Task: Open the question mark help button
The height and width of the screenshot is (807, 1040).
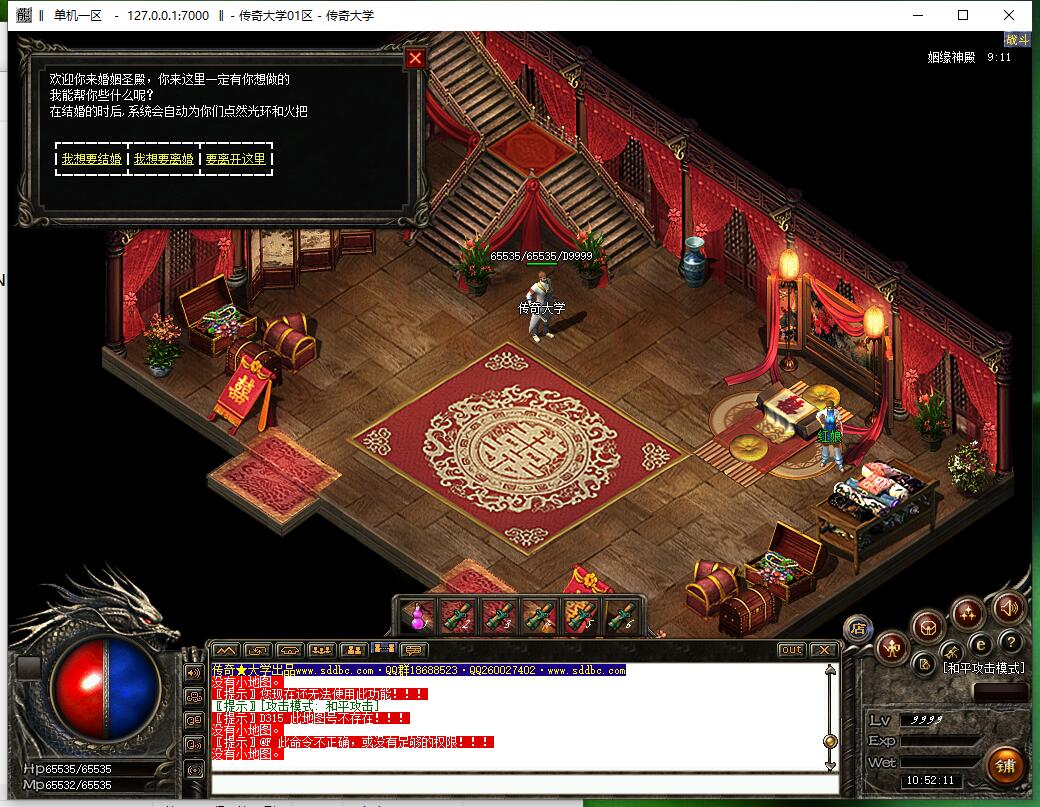Action: [x=1011, y=642]
